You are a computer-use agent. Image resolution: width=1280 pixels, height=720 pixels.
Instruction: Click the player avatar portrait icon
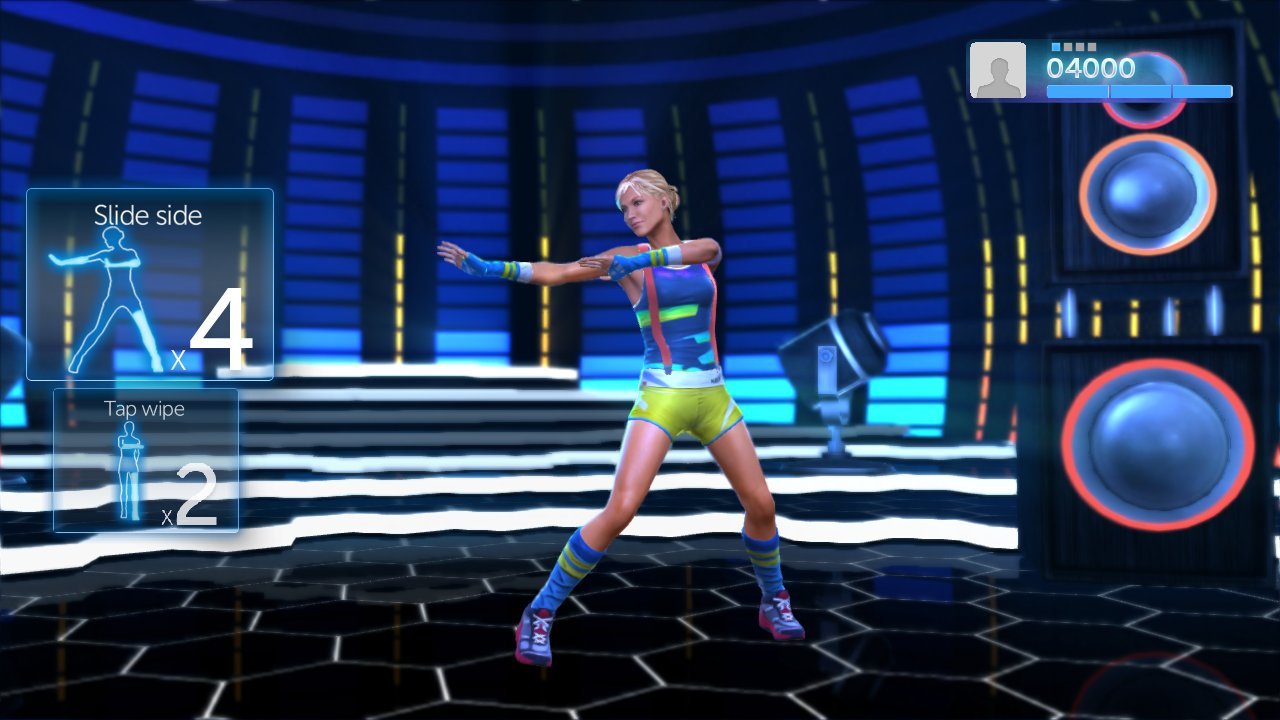click(x=996, y=71)
